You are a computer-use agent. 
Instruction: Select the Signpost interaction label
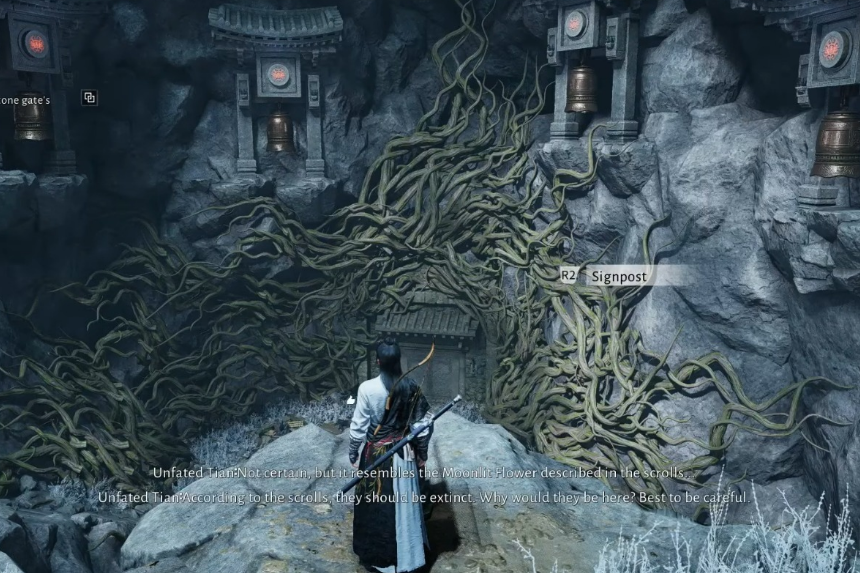coord(618,276)
